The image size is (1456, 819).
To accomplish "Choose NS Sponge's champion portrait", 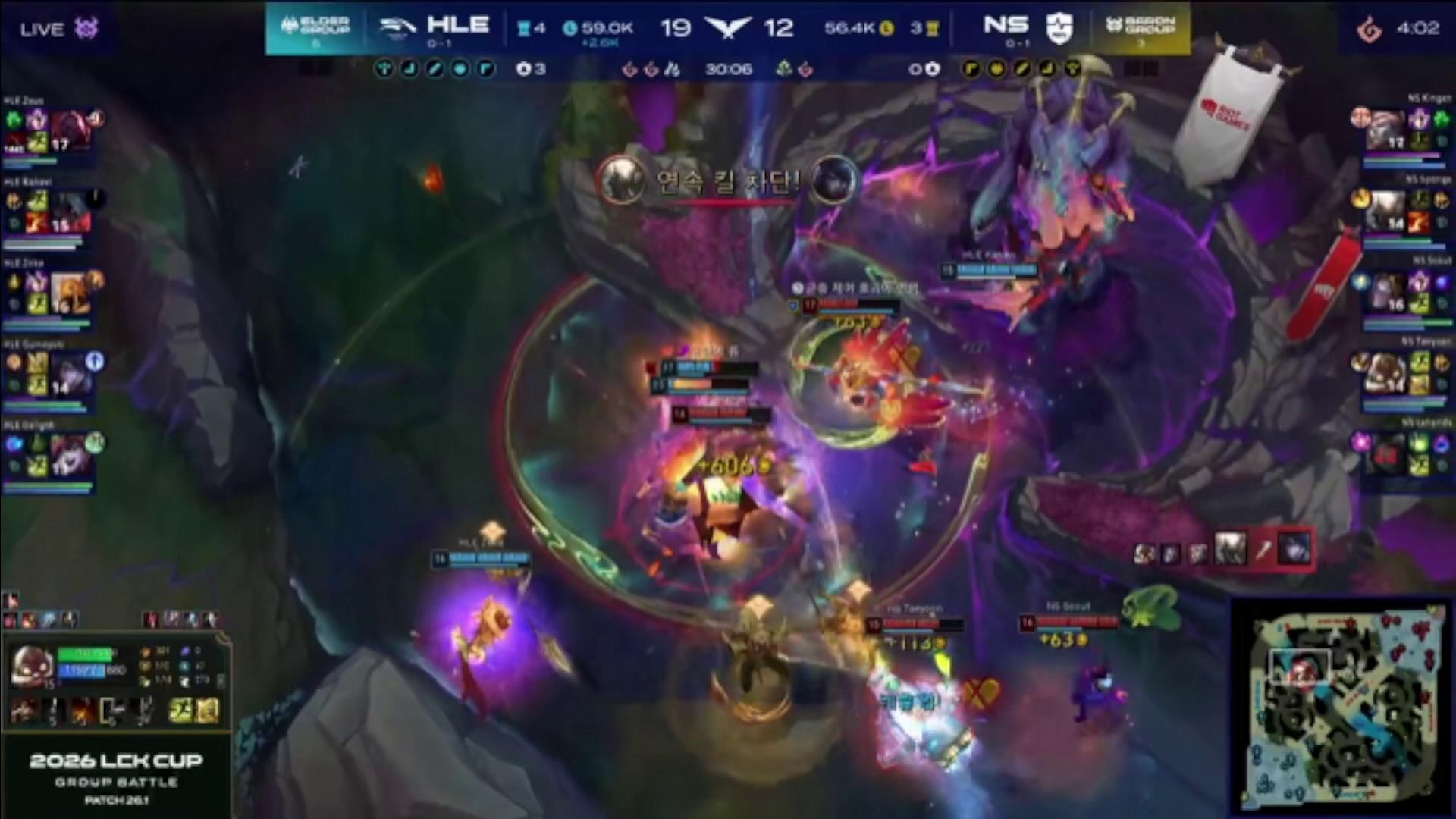I will click(x=1386, y=211).
